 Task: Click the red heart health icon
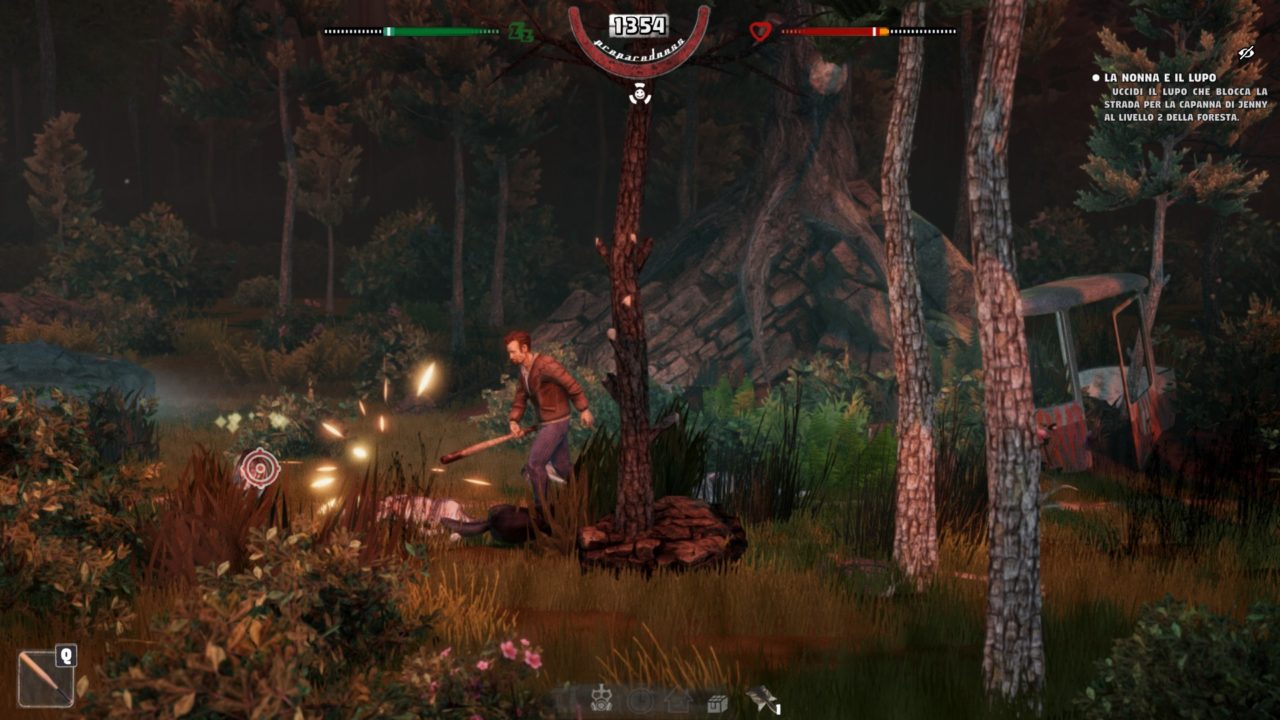point(760,32)
